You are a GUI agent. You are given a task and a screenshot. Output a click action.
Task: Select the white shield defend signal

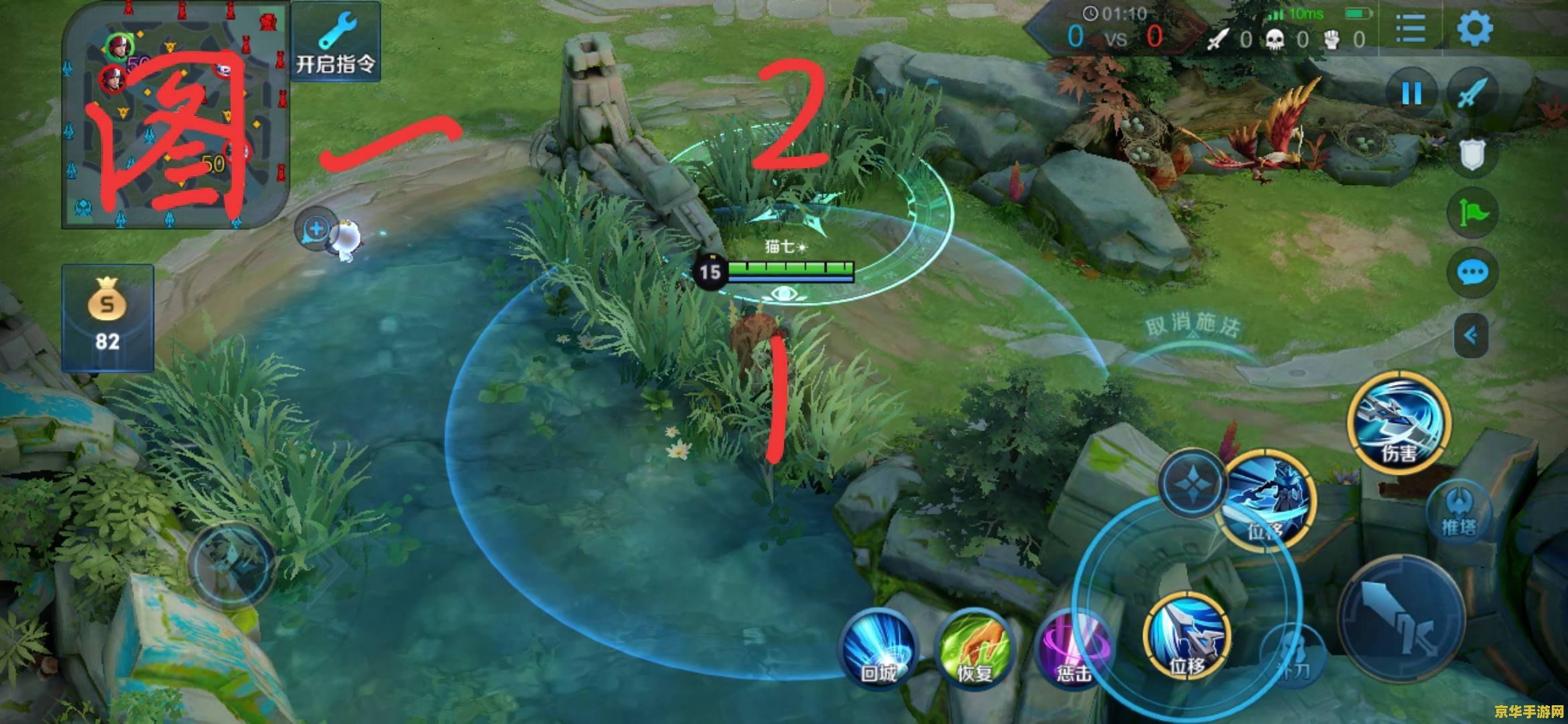click(1472, 154)
